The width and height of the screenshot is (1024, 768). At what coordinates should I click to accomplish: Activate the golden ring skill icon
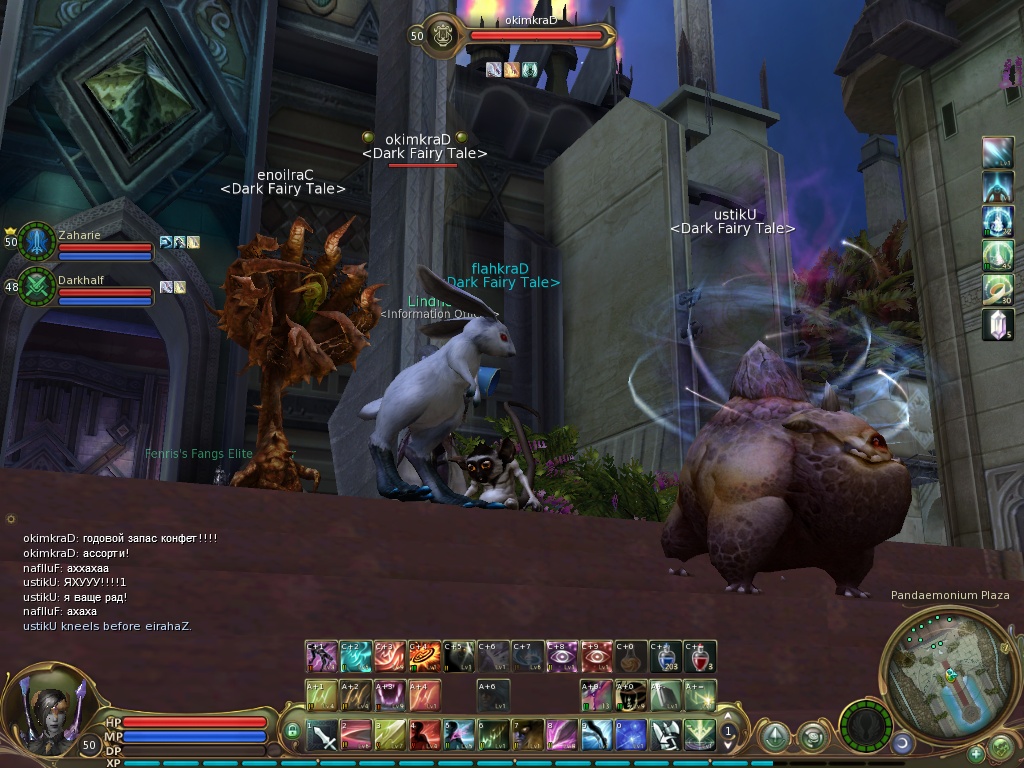[x=998, y=290]
